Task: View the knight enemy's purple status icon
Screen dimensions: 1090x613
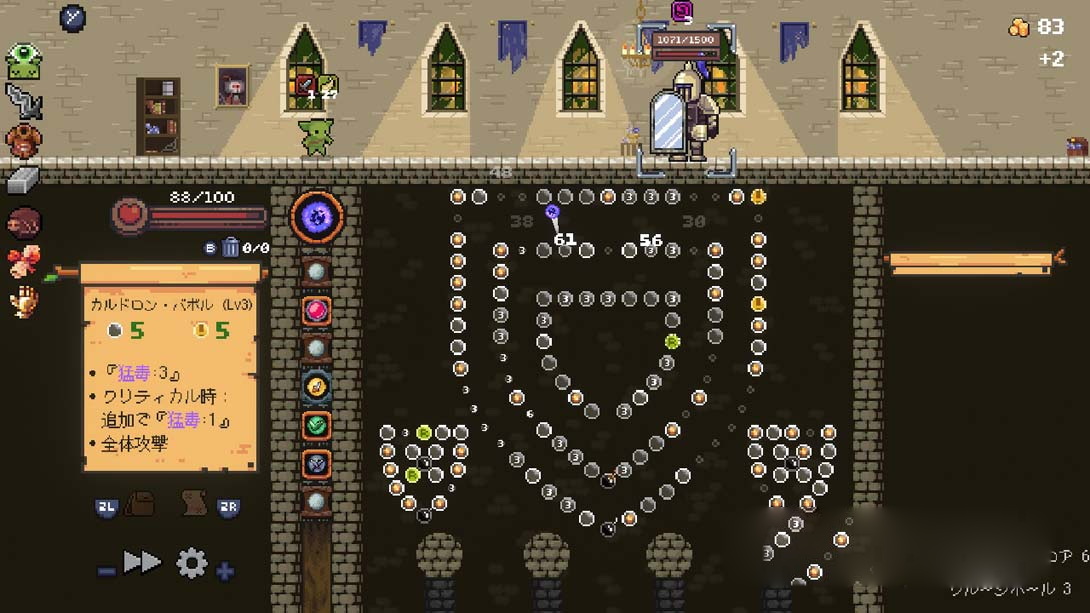Action: (x=682, y=11)
